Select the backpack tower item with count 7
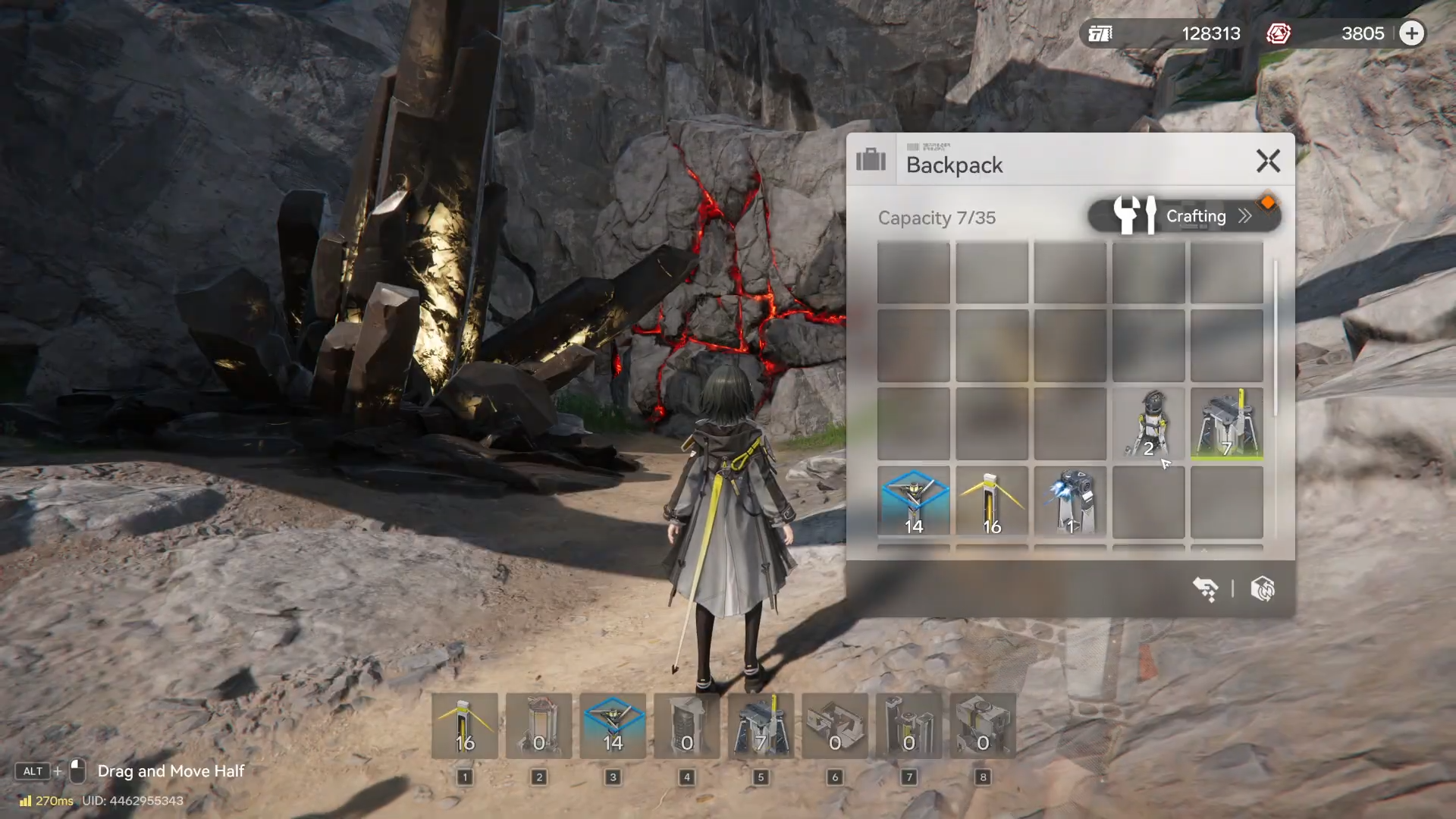The height and width of the screenshot is (819, 1456). (1226, 424)
